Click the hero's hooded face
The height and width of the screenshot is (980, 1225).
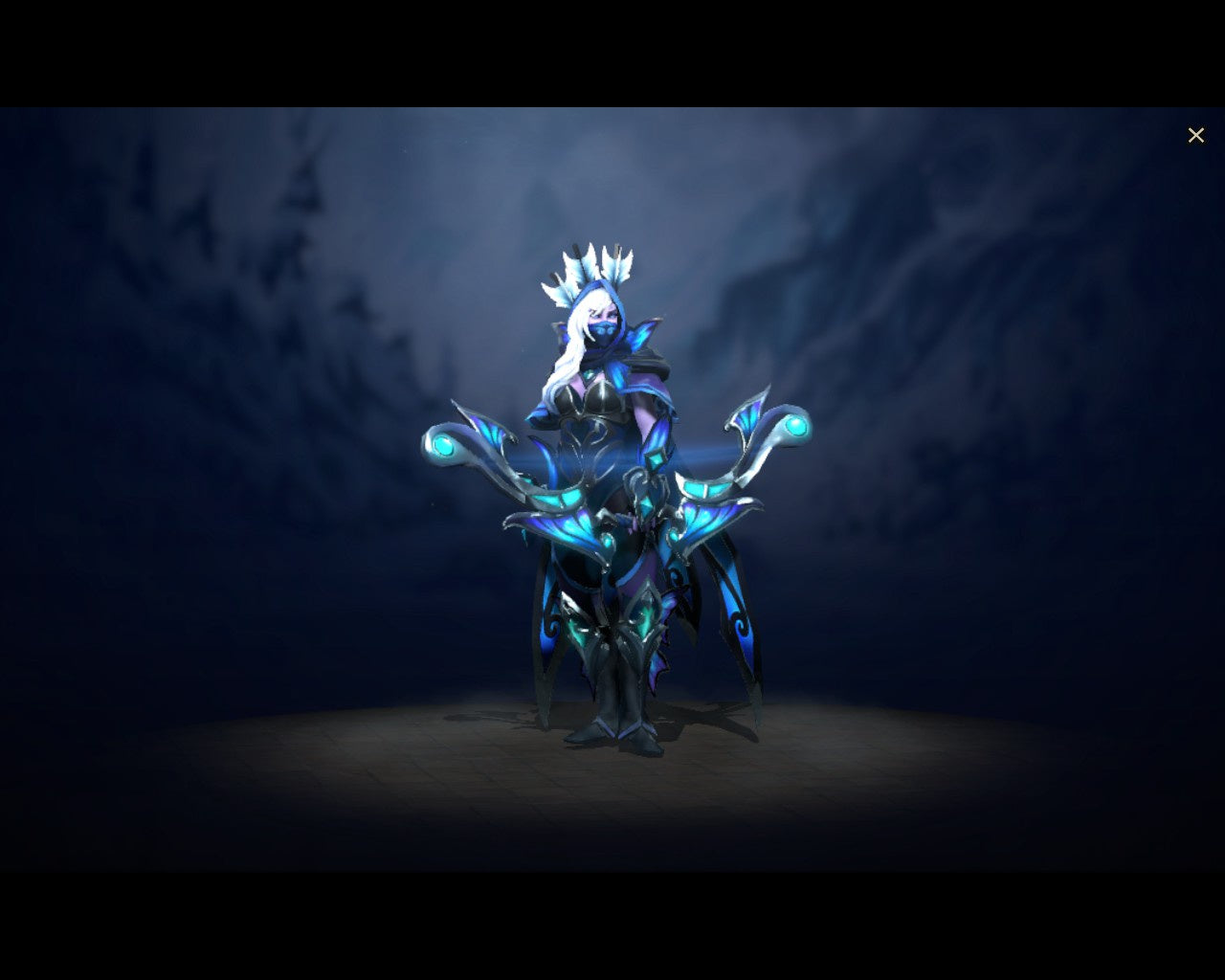[x=606, y=321]
